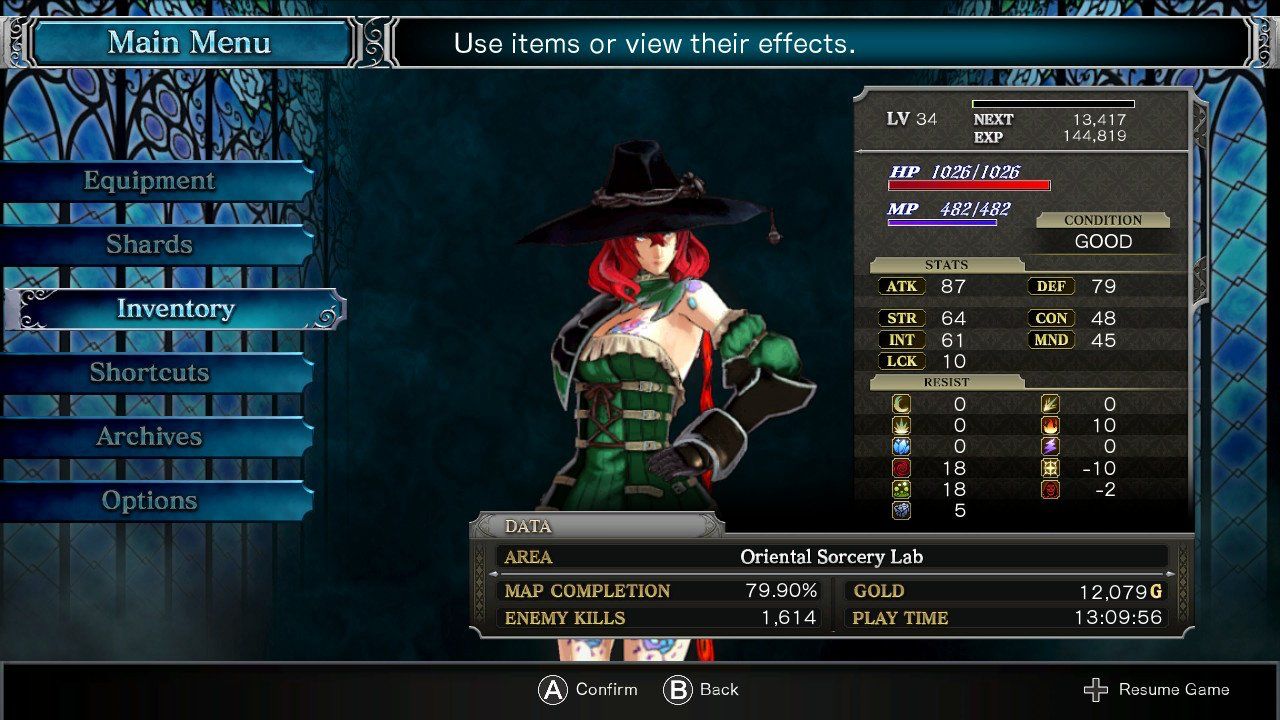The image size is (1280, 720).
Task: Click the red rose curse resistance icon
Action: [x=901, y=468]
